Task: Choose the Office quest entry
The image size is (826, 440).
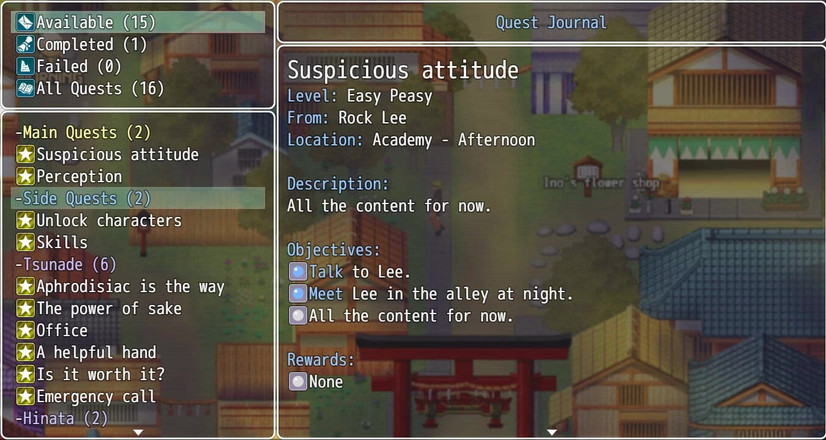Action: coord(62,330)
